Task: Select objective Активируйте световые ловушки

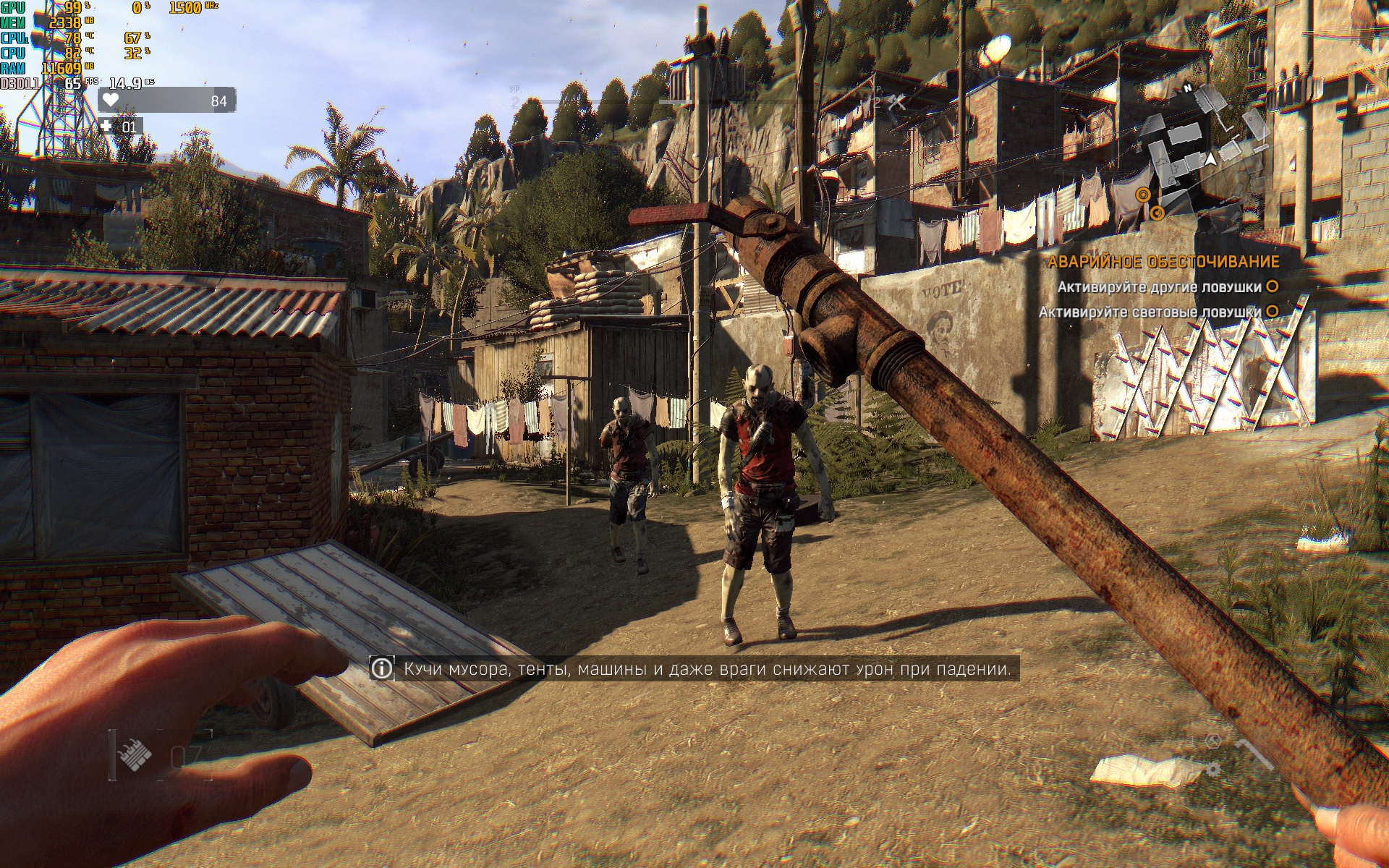Action: pos(1150,312)
